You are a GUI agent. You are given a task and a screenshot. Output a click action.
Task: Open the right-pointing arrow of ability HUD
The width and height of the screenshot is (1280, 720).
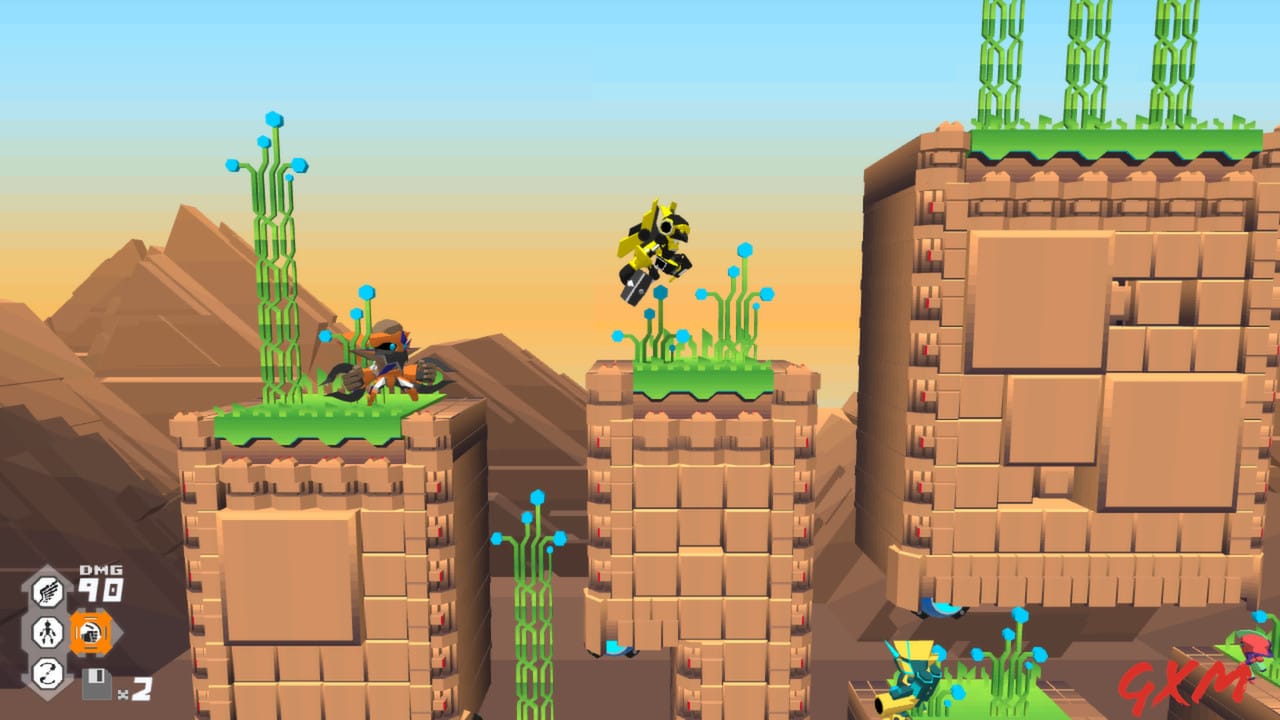pos(118,631)
